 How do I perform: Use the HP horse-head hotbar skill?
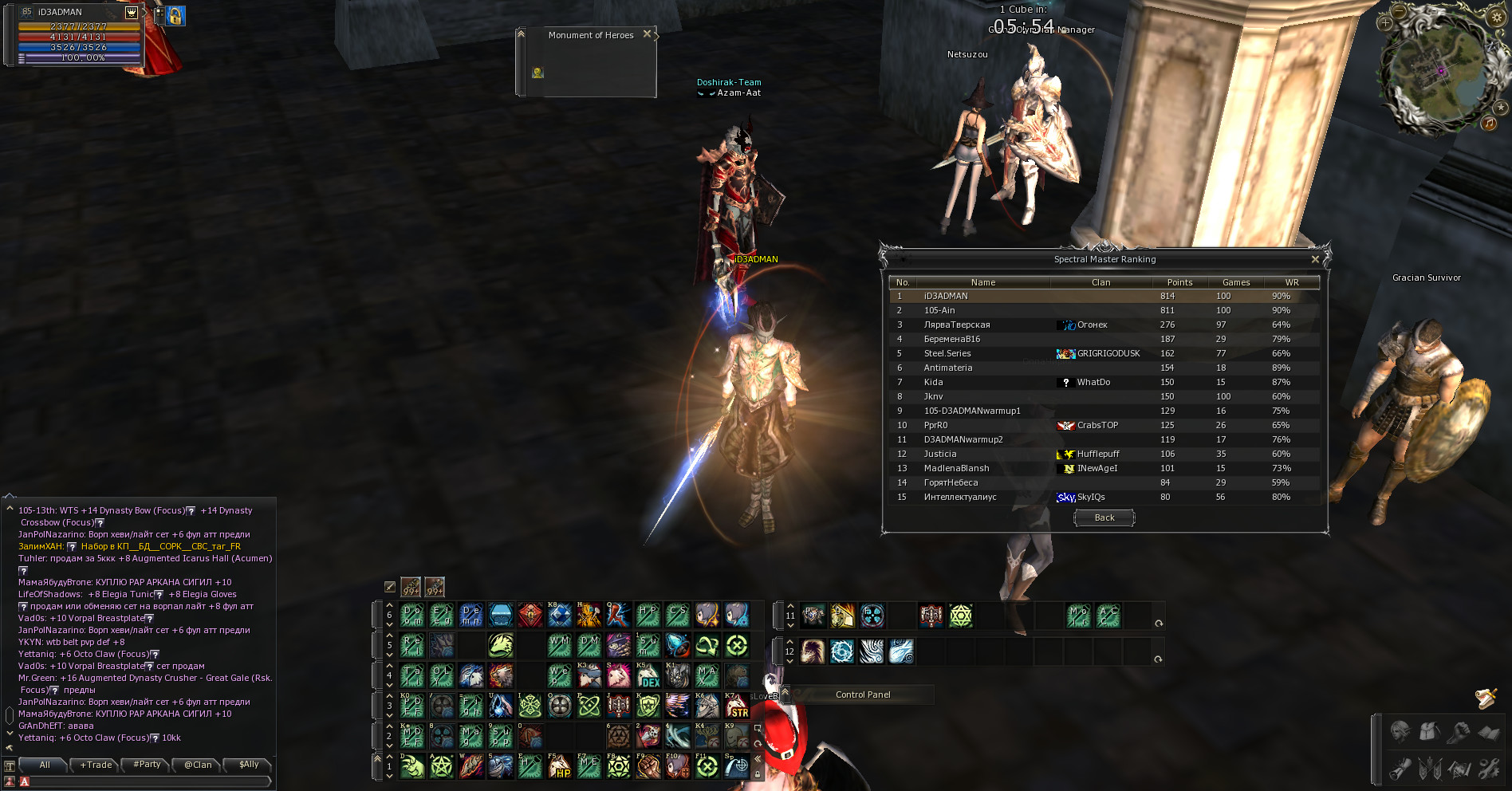pyautogui.click(x=560, y=767)
